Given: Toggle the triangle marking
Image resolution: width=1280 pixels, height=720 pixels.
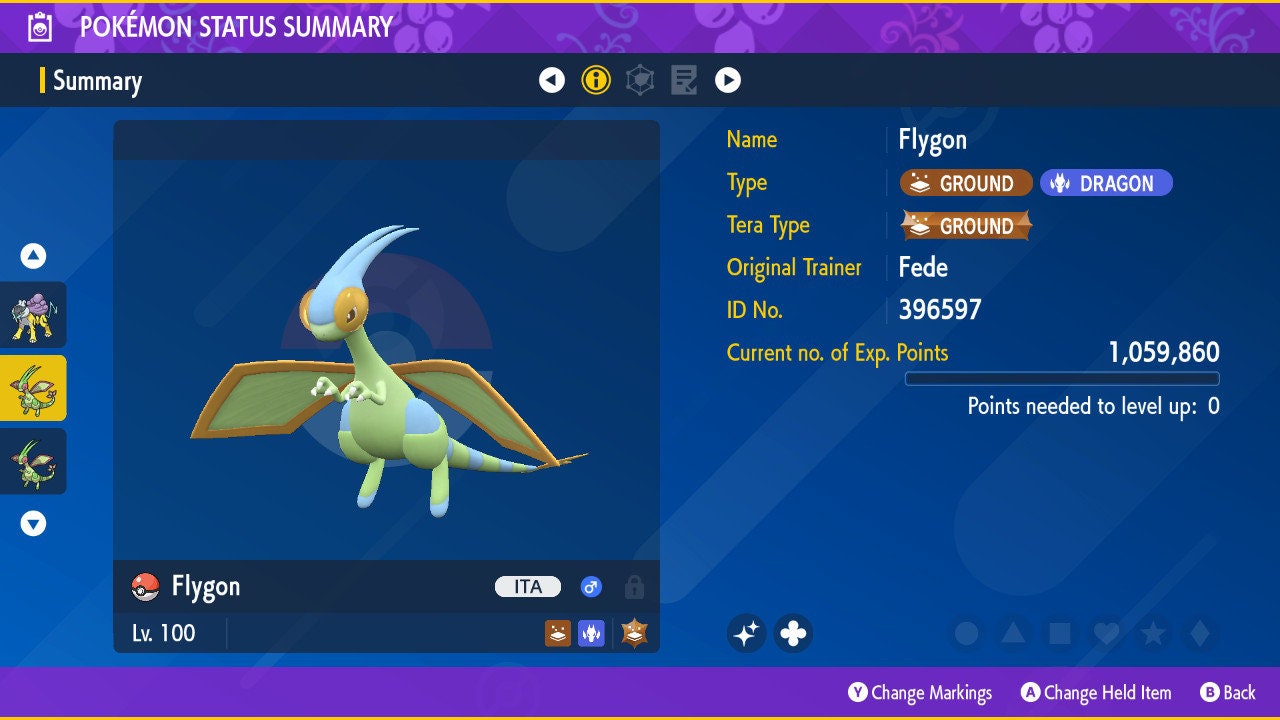Looking at the screenshot, I should point(1013,633).
